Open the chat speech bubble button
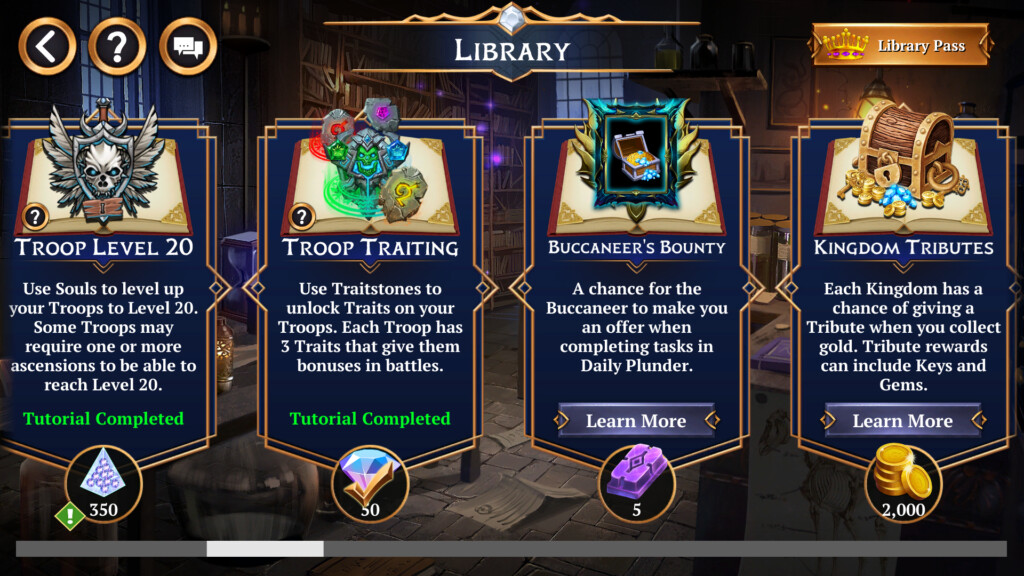The width and height of the screenshot is (1024, 576). click(x=187, y=46)
